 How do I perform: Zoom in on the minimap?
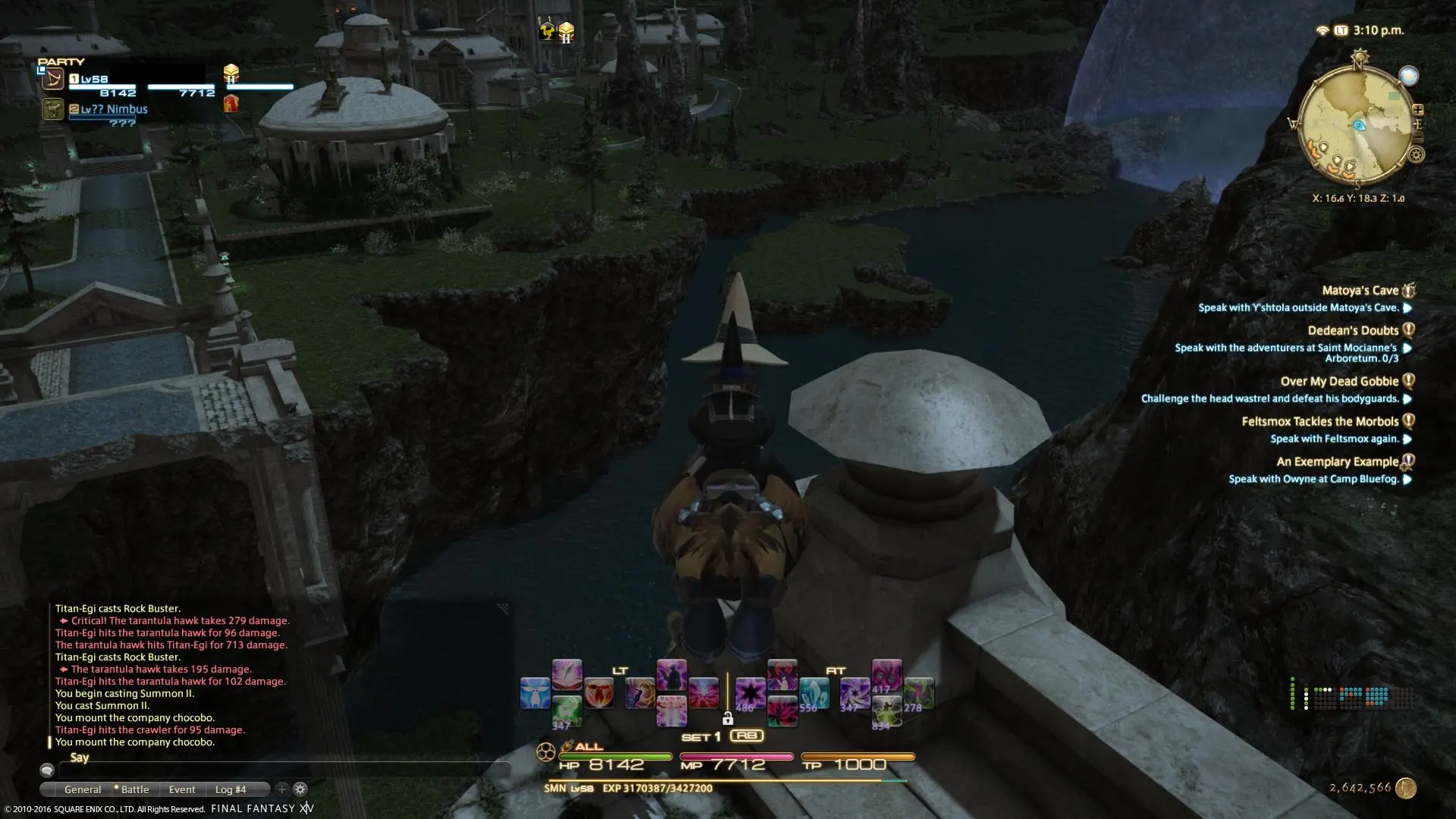1417,111
